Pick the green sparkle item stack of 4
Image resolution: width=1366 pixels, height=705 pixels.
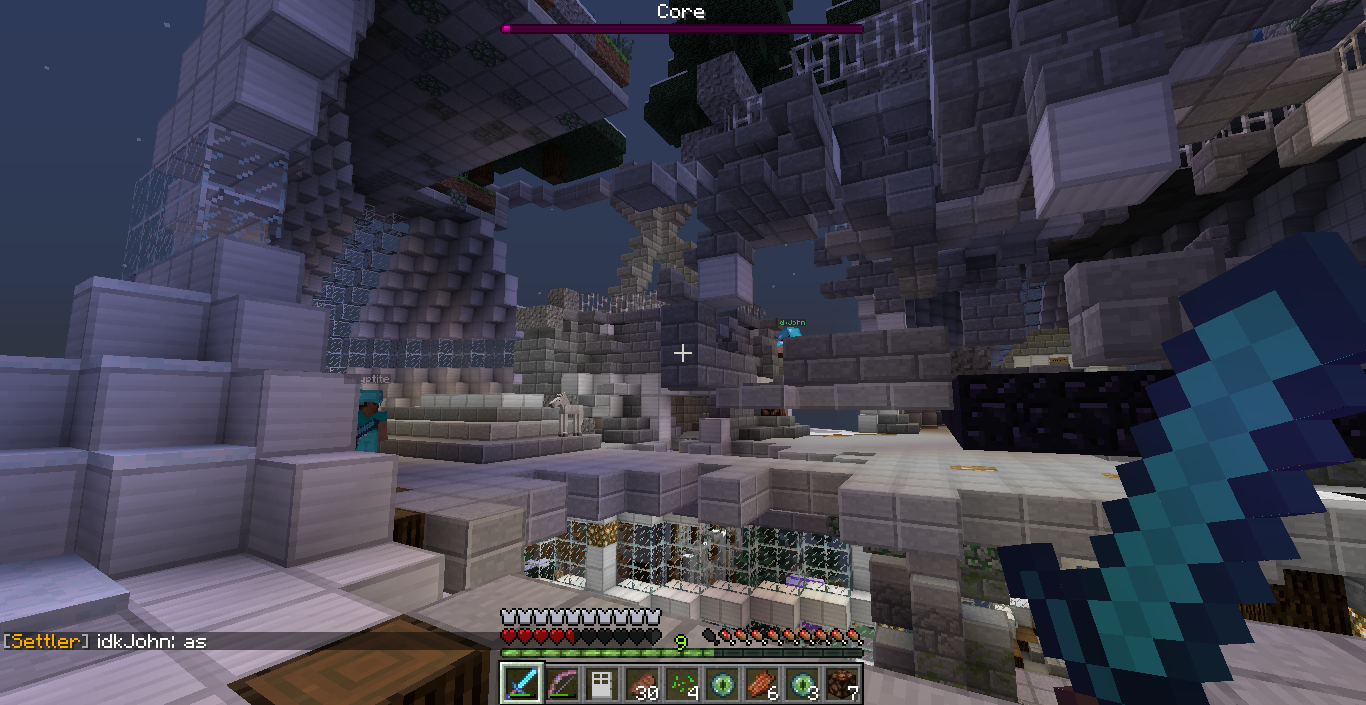pos(681,684)
